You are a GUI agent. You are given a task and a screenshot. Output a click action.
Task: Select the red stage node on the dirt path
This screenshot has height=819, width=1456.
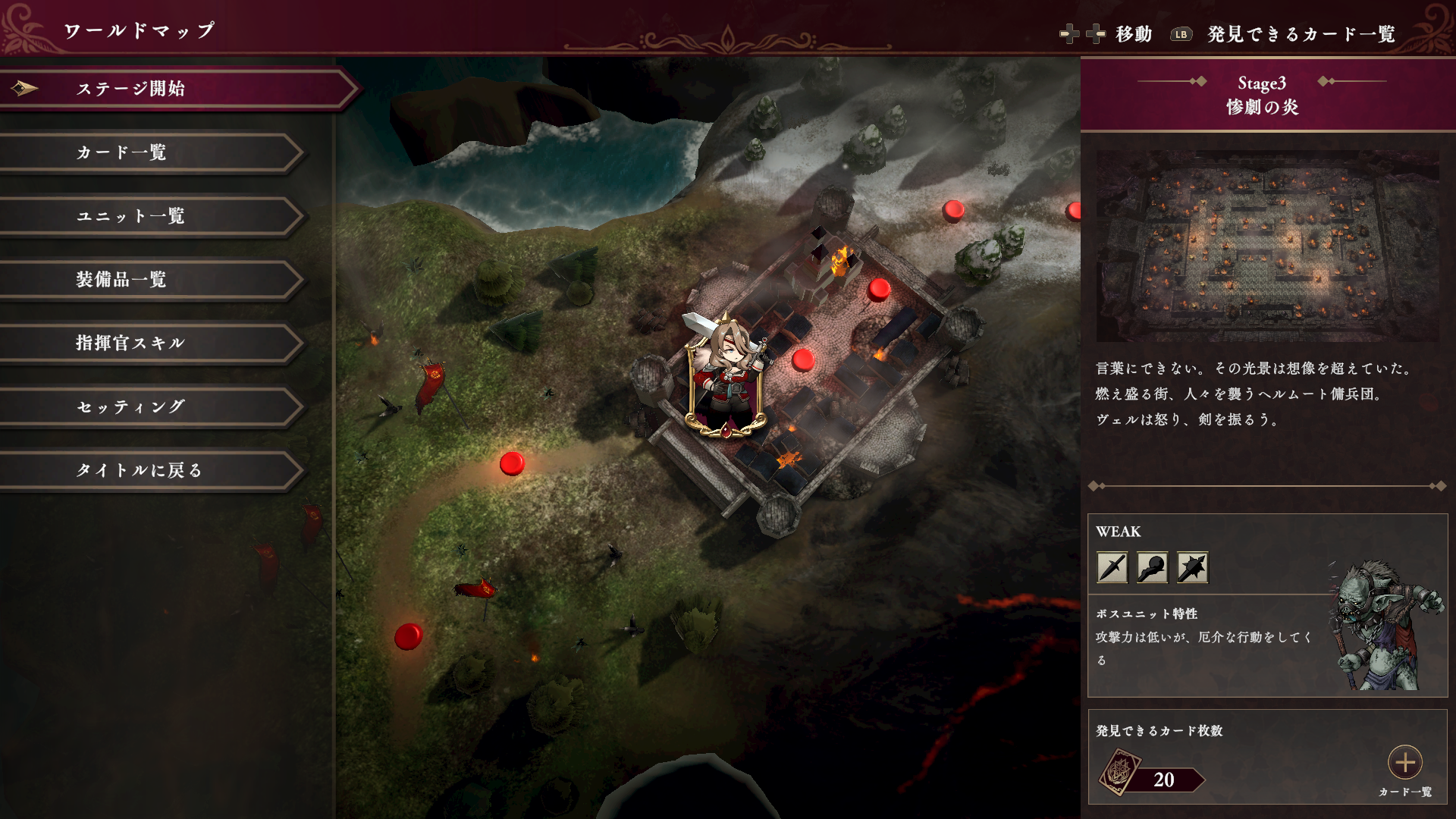point(513,463)
